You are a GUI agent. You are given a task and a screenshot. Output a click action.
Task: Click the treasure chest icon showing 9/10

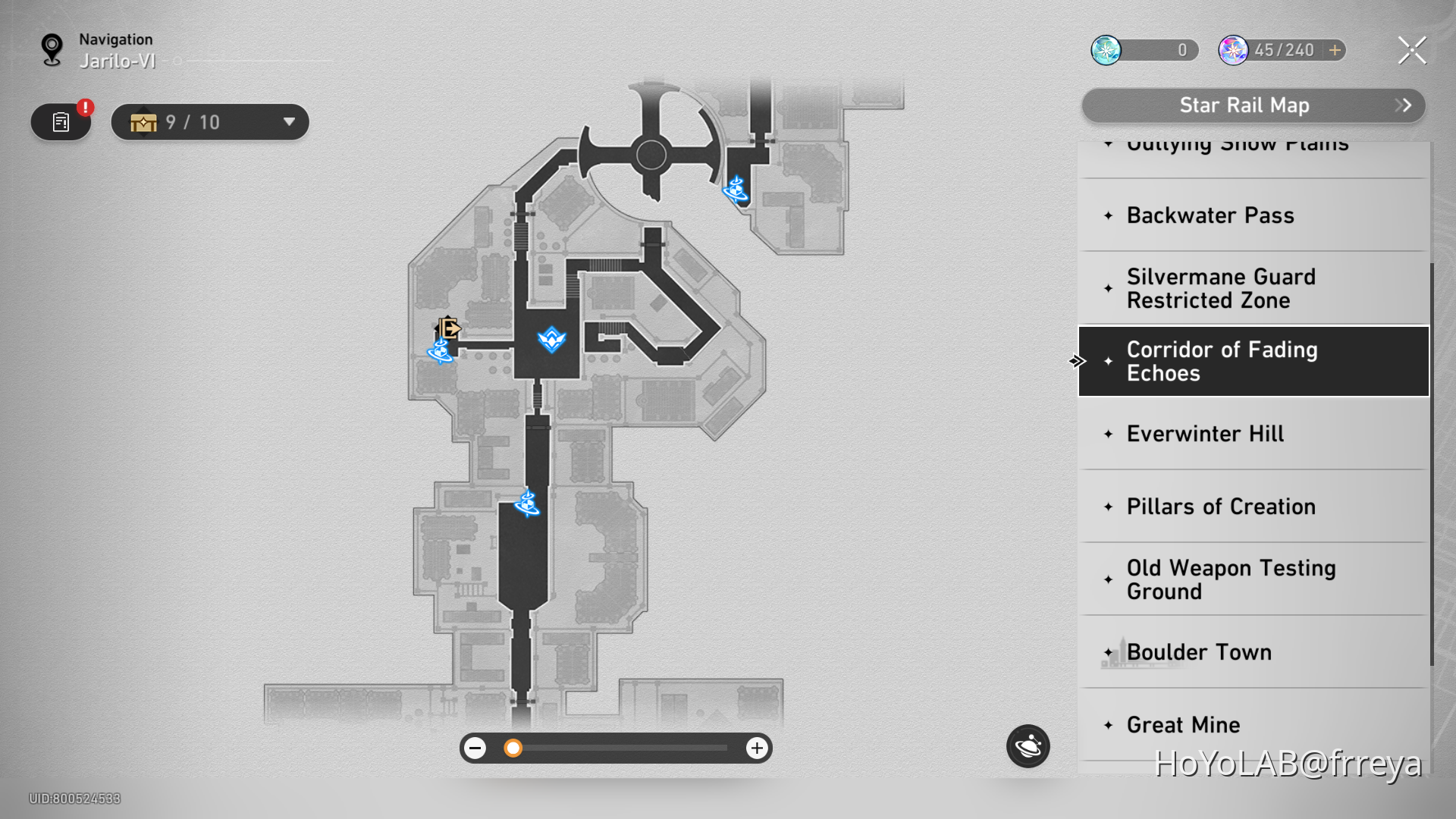(144, 121)
